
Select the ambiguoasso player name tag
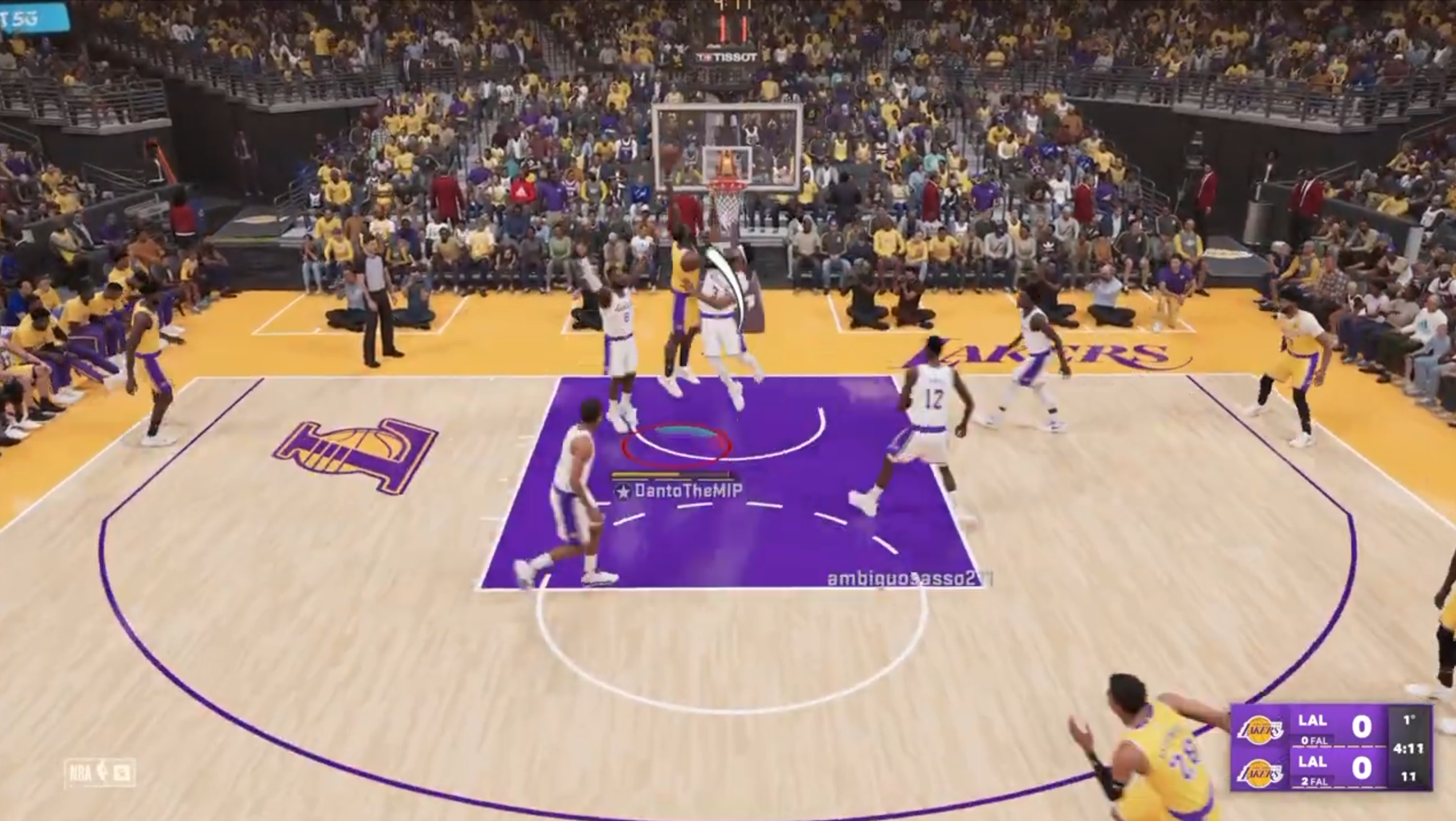[x=909, y=579]
